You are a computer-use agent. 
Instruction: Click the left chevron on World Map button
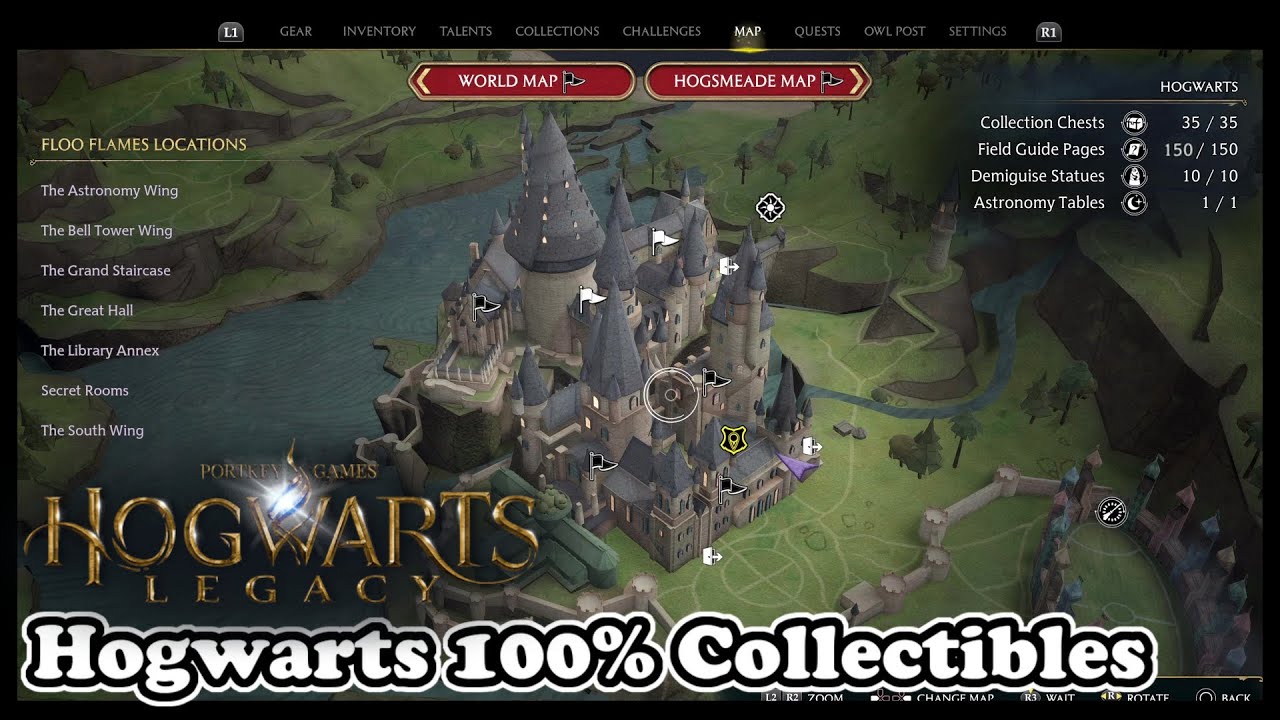[x=425, y=81]
